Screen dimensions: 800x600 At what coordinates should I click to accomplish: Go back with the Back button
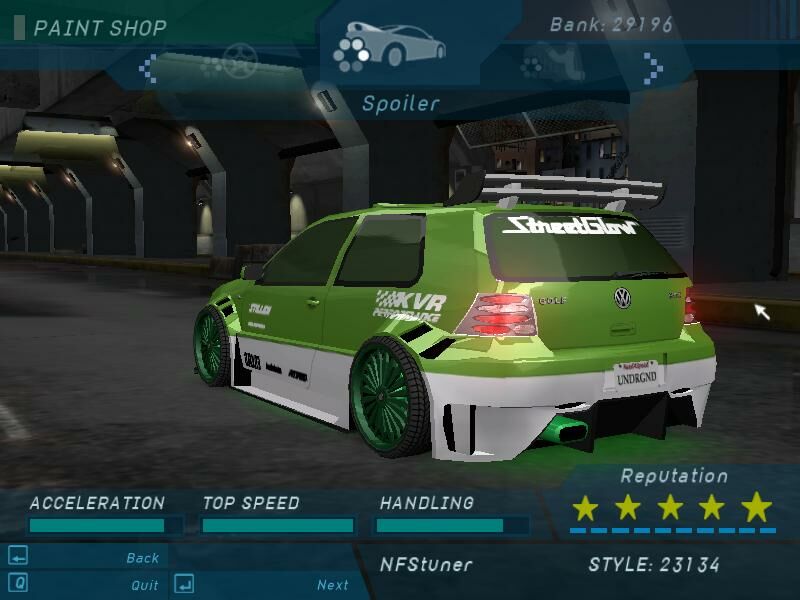tap(142, 558)
